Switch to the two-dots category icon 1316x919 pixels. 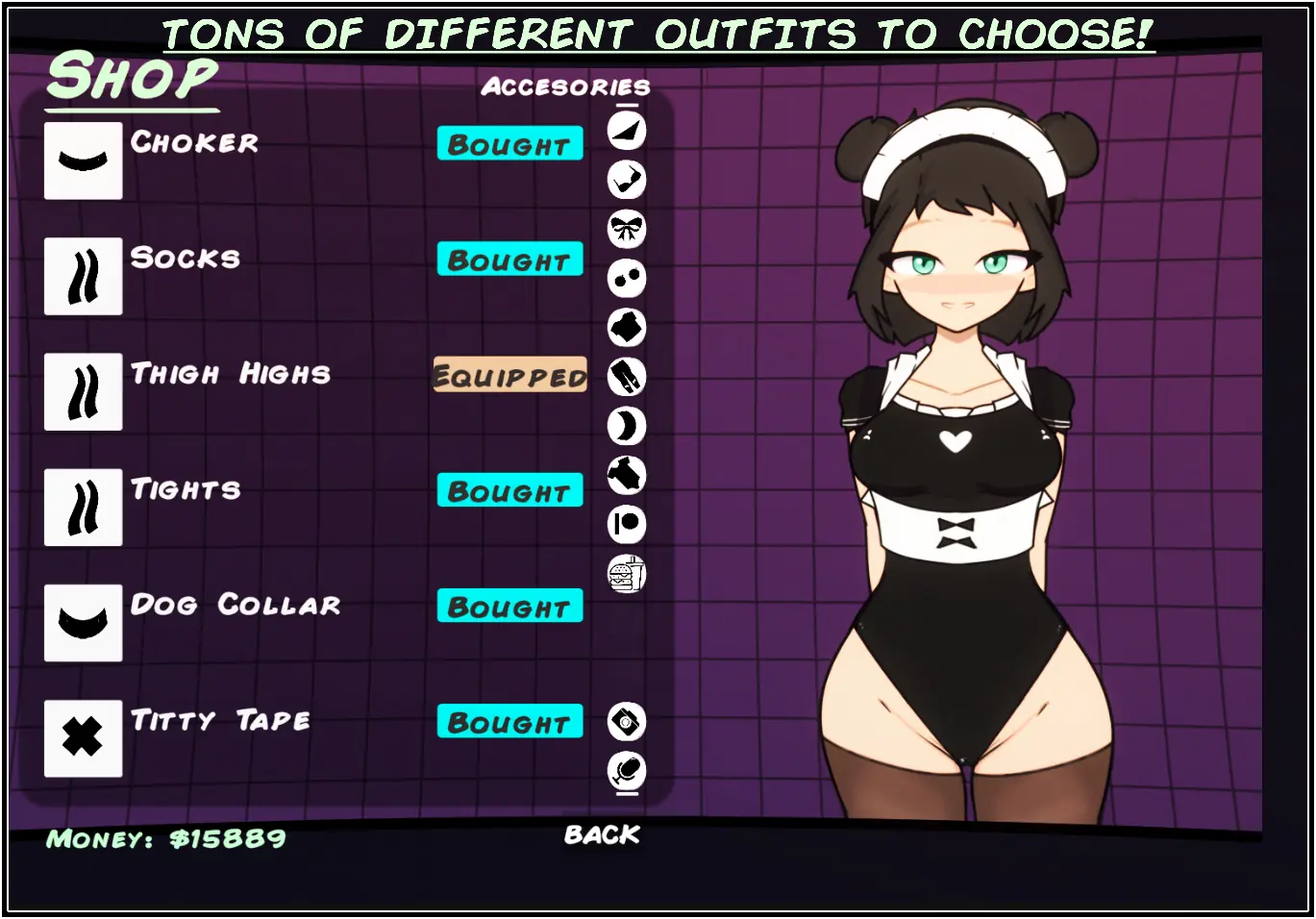coord(627,279)
